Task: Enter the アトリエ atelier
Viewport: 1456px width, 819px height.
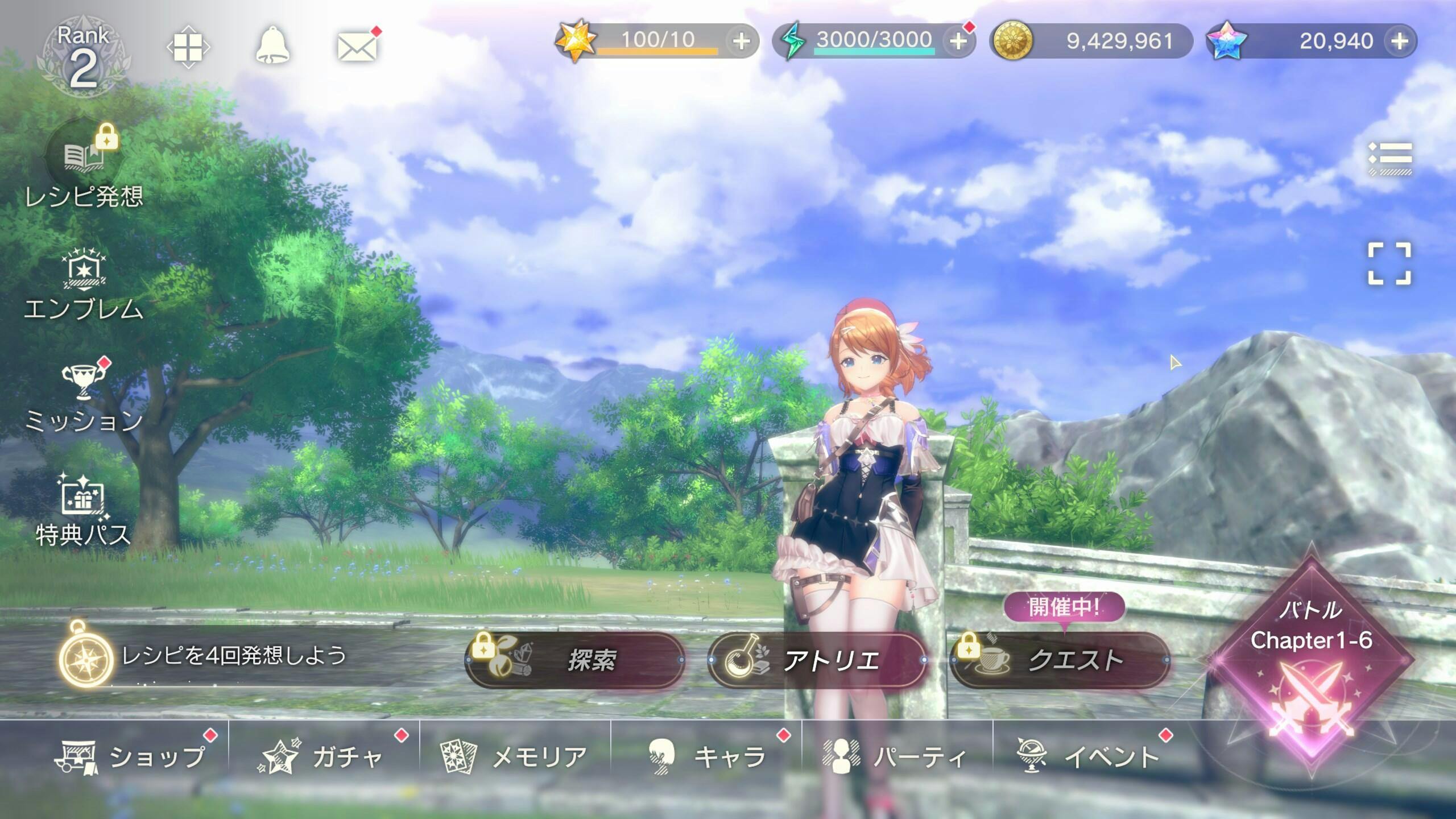Action: click(x=818, y=660)
